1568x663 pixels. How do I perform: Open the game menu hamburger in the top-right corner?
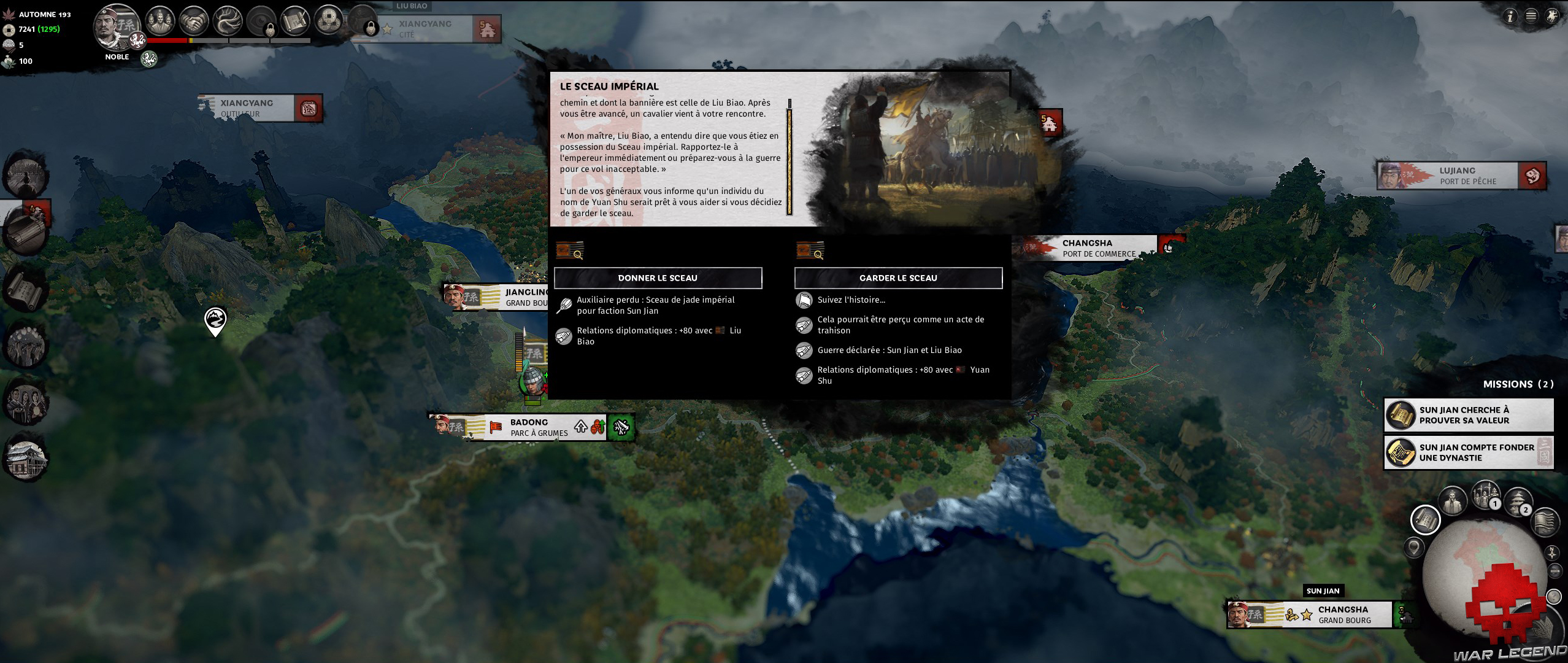click(x=1531, y=16)
